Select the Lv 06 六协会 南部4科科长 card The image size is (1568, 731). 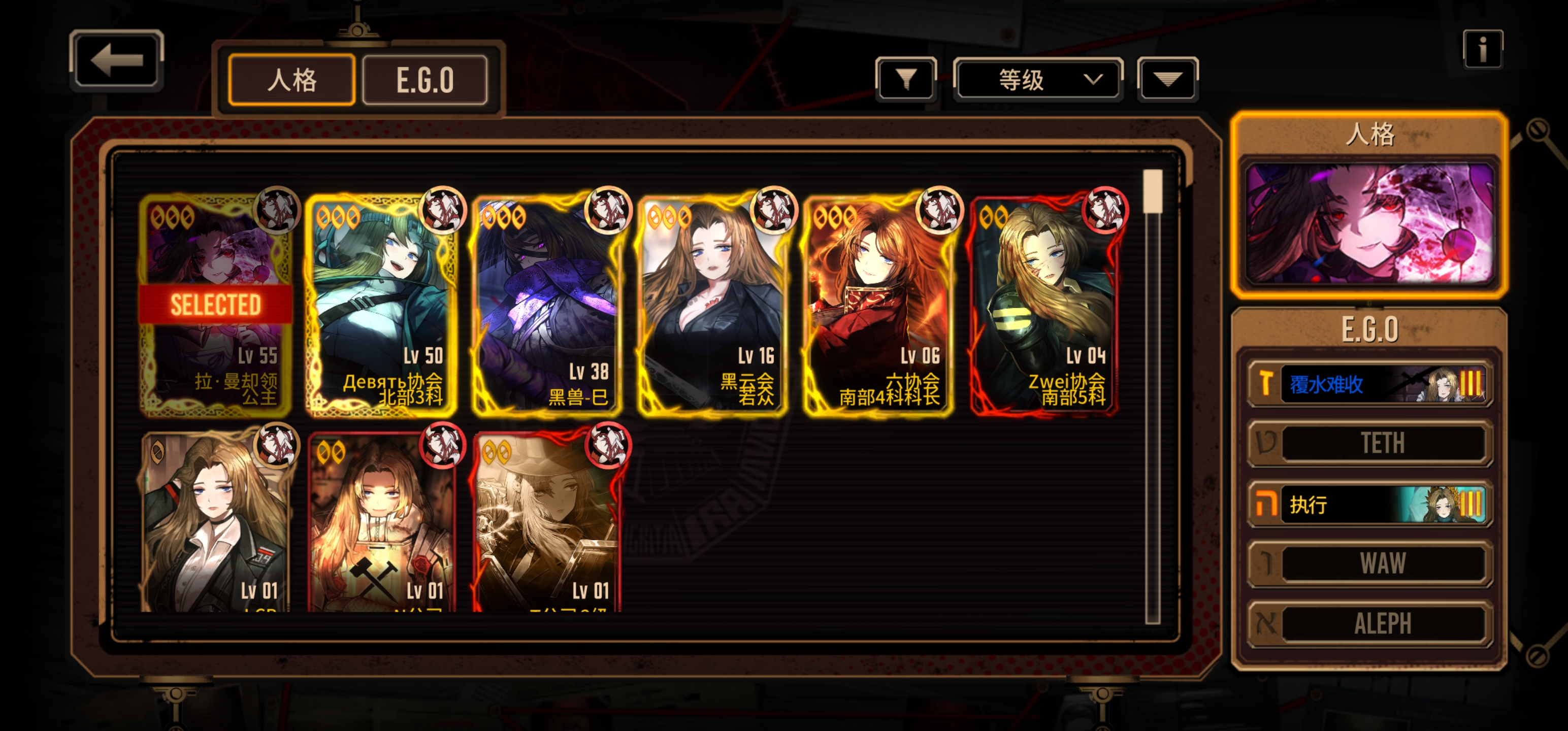(878, 305)
